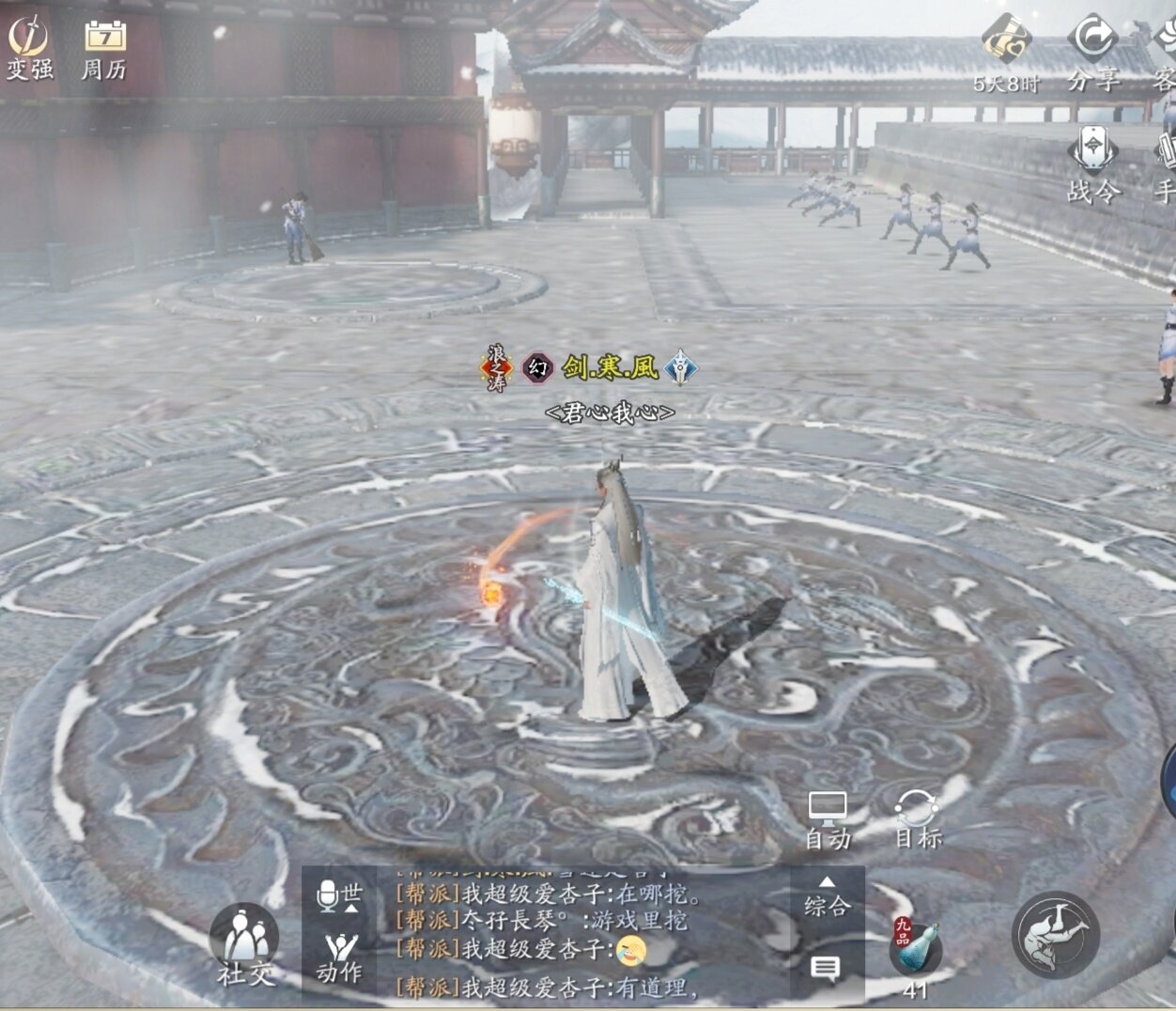The image size is (1176, 1011).
Task: Activate the dodge roll skill button
Action: pos(1056,935)
